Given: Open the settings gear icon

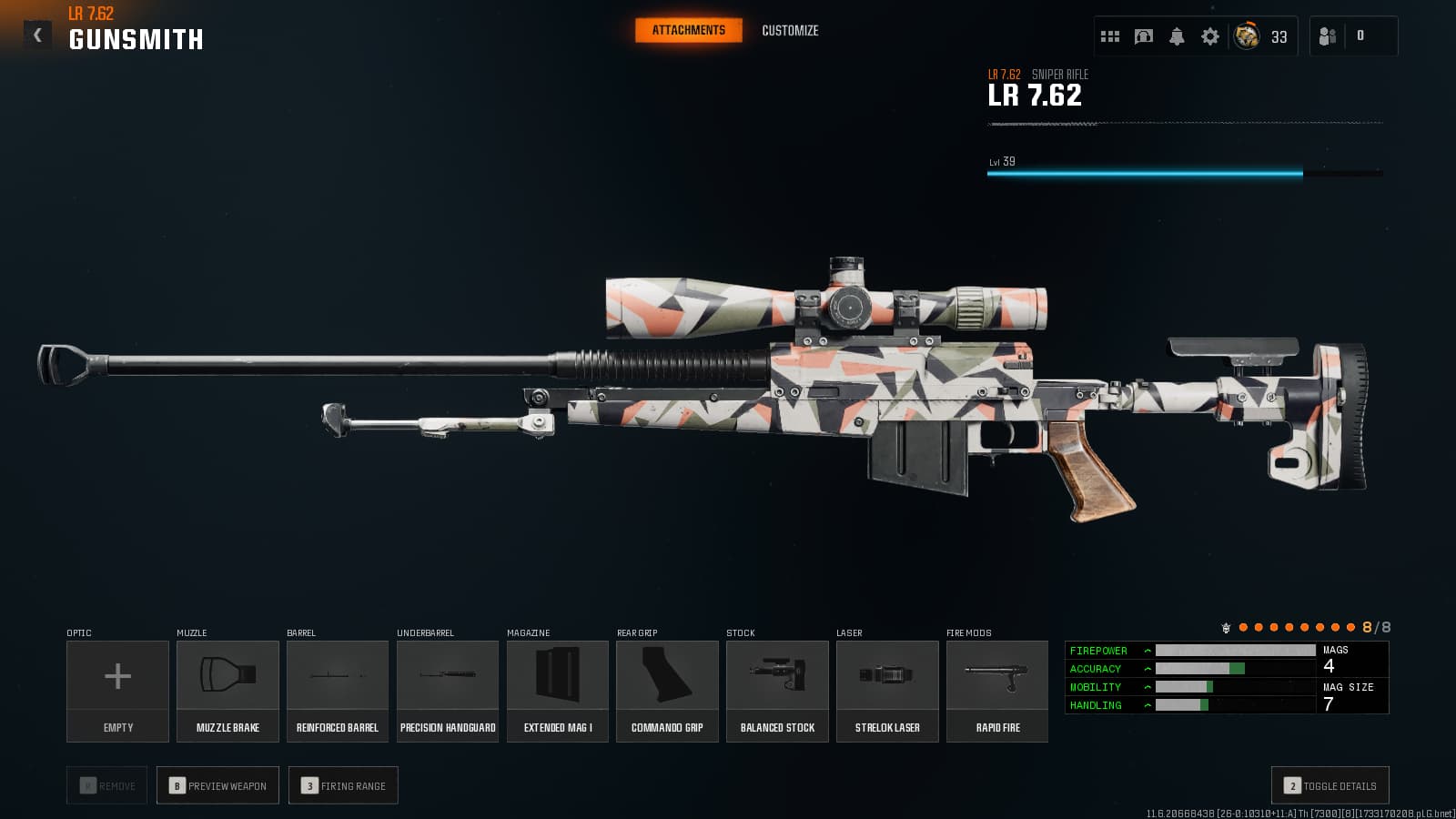Looking at the screenshot, I should coord(1210,36).
